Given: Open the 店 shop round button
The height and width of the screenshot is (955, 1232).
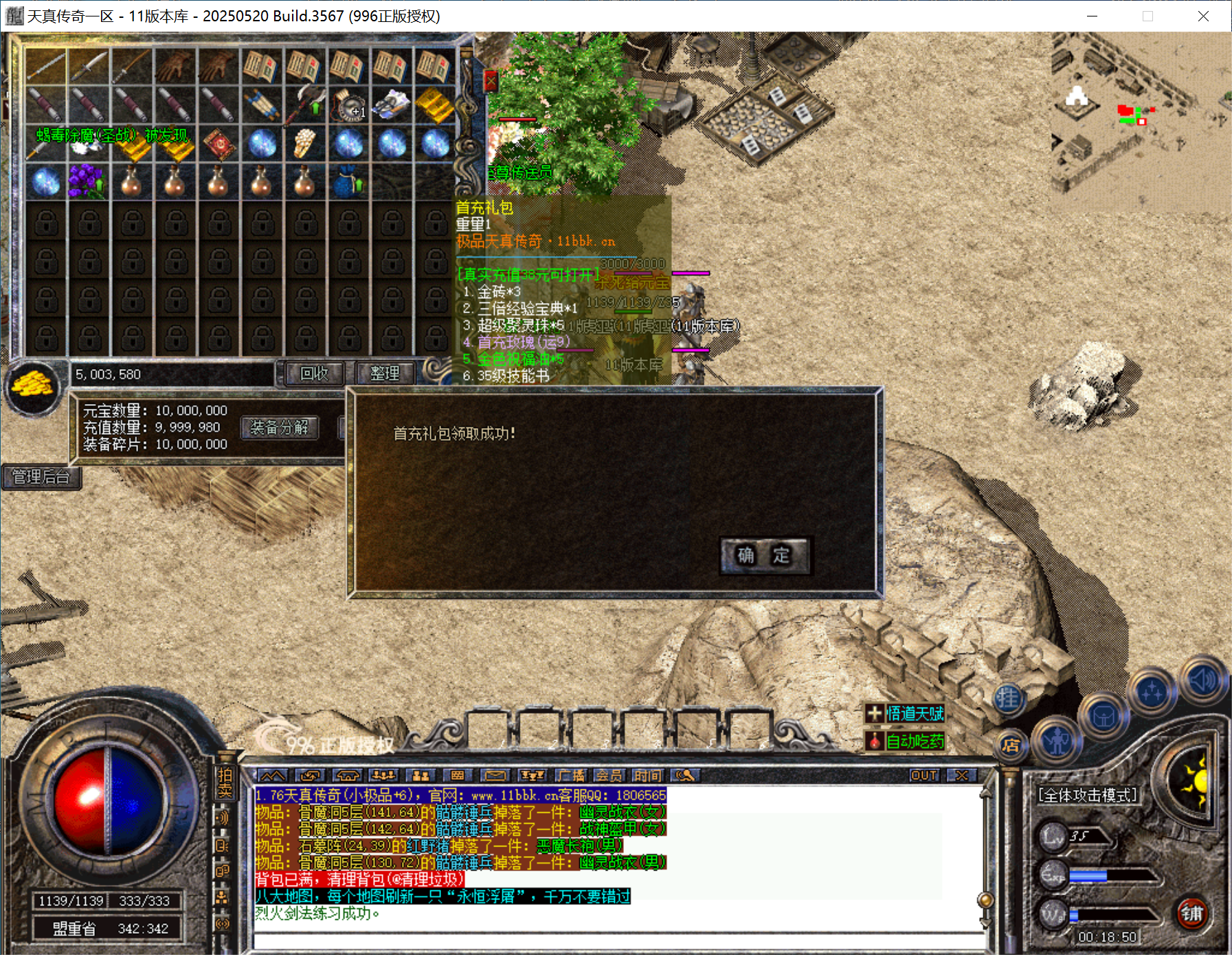Looking at the screenshot, I should [1010, 745].
